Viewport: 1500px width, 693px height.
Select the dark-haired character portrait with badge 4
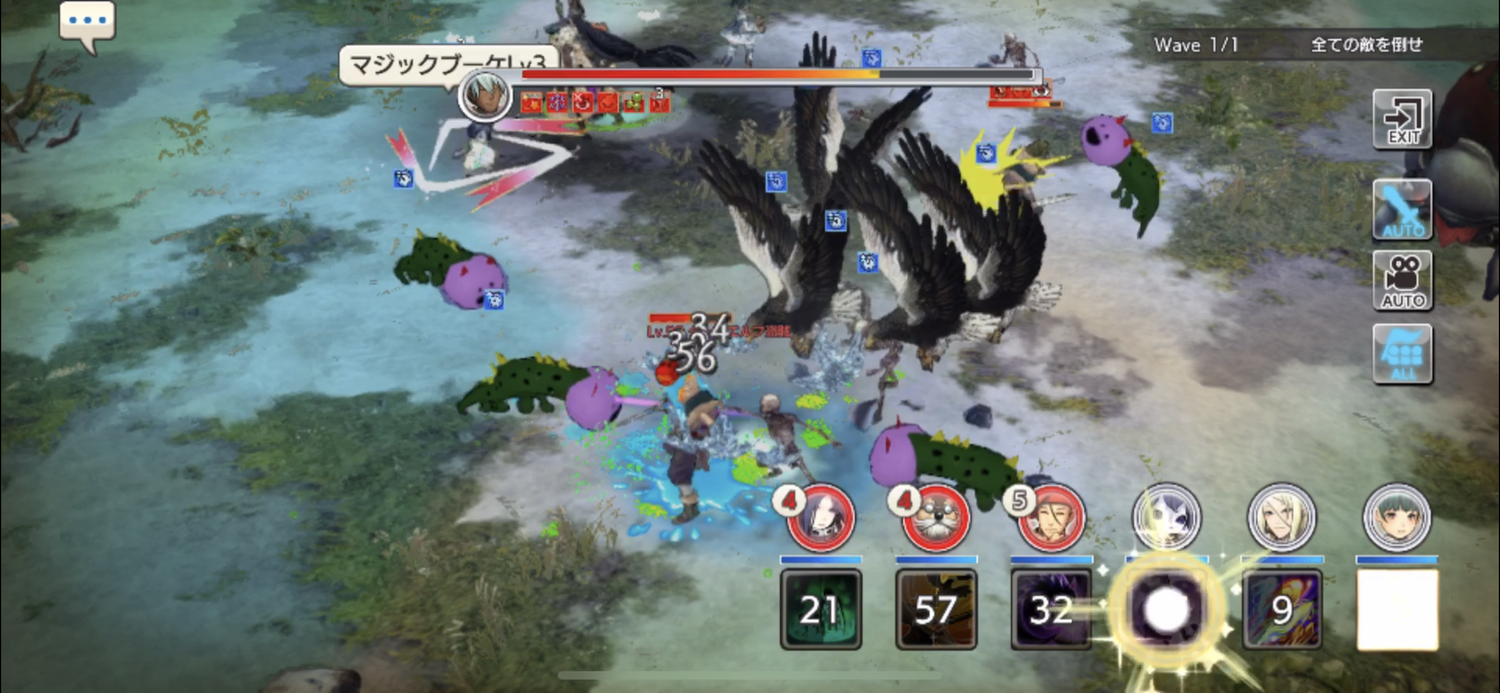pos(821,516)
